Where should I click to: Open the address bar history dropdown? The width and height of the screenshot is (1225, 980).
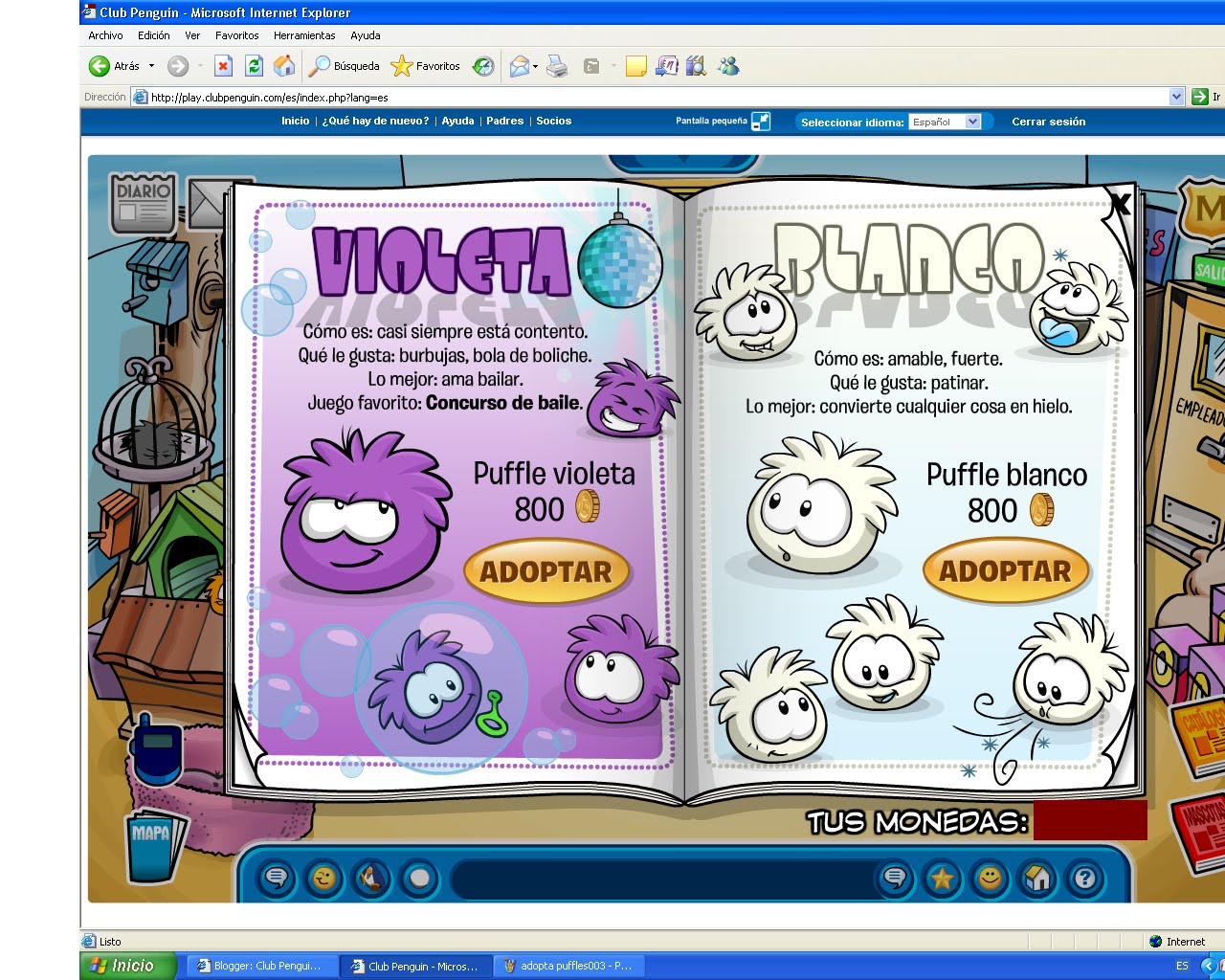click(1178, 97)
